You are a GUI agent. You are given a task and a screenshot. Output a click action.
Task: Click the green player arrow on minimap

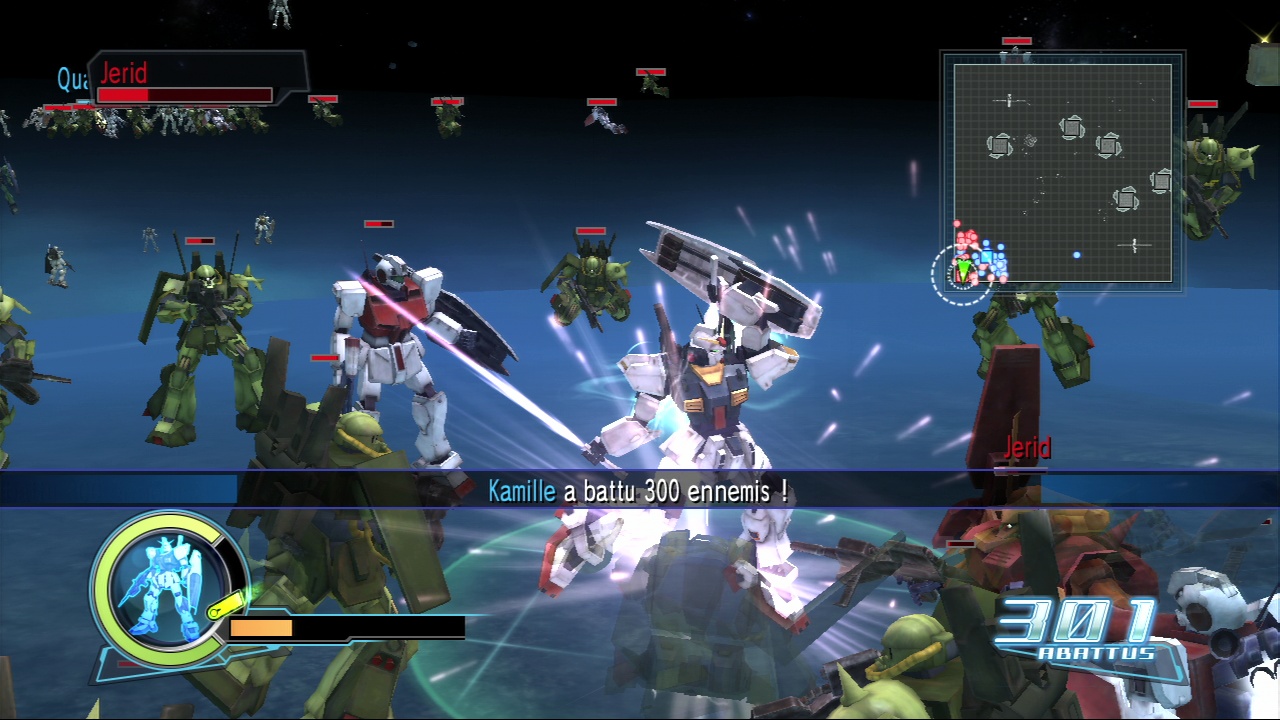(x=963, y=270)
